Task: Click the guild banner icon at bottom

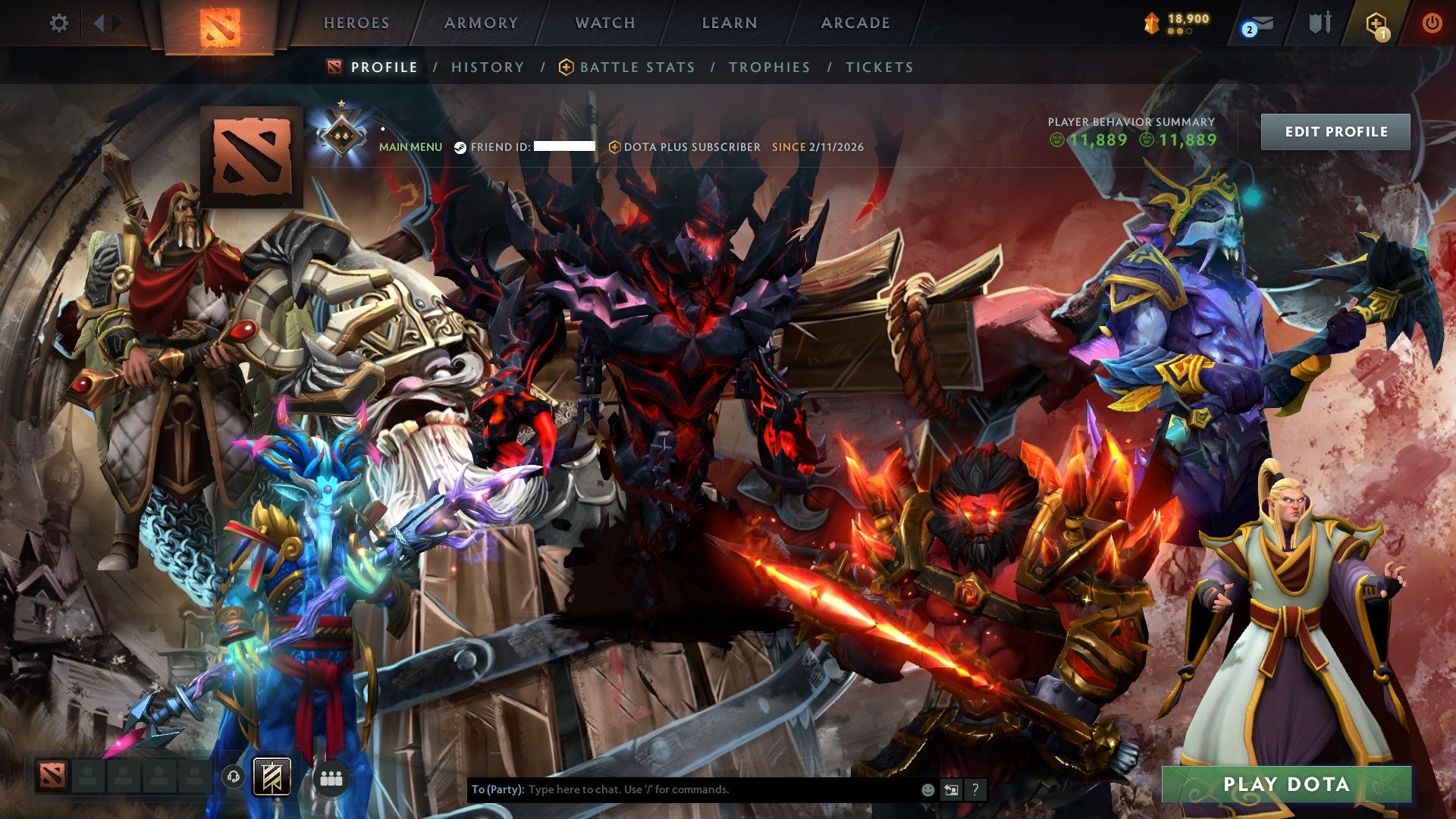Action: point(271,777)
